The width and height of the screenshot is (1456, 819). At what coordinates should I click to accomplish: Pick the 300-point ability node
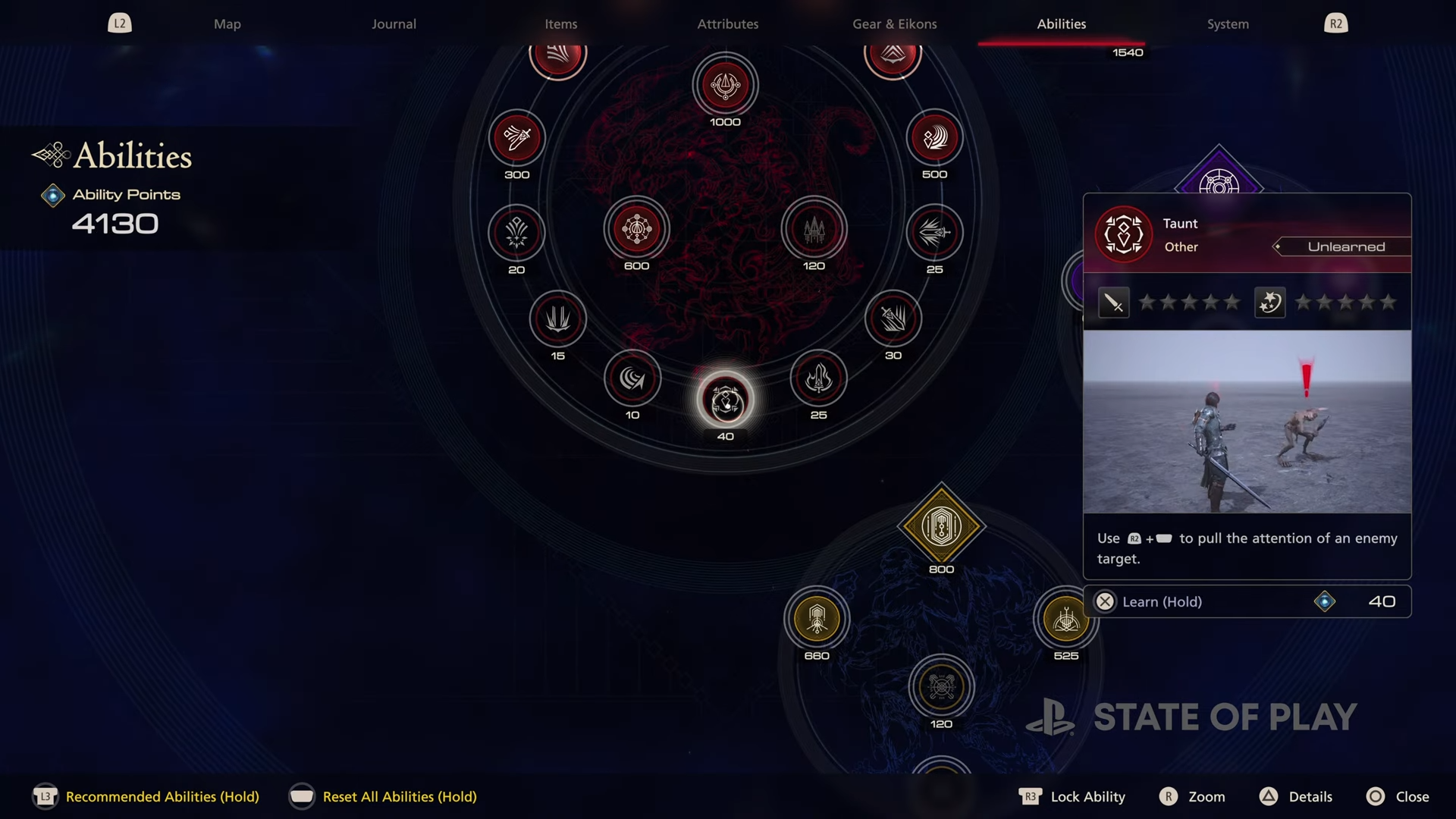tap(516, 139)
